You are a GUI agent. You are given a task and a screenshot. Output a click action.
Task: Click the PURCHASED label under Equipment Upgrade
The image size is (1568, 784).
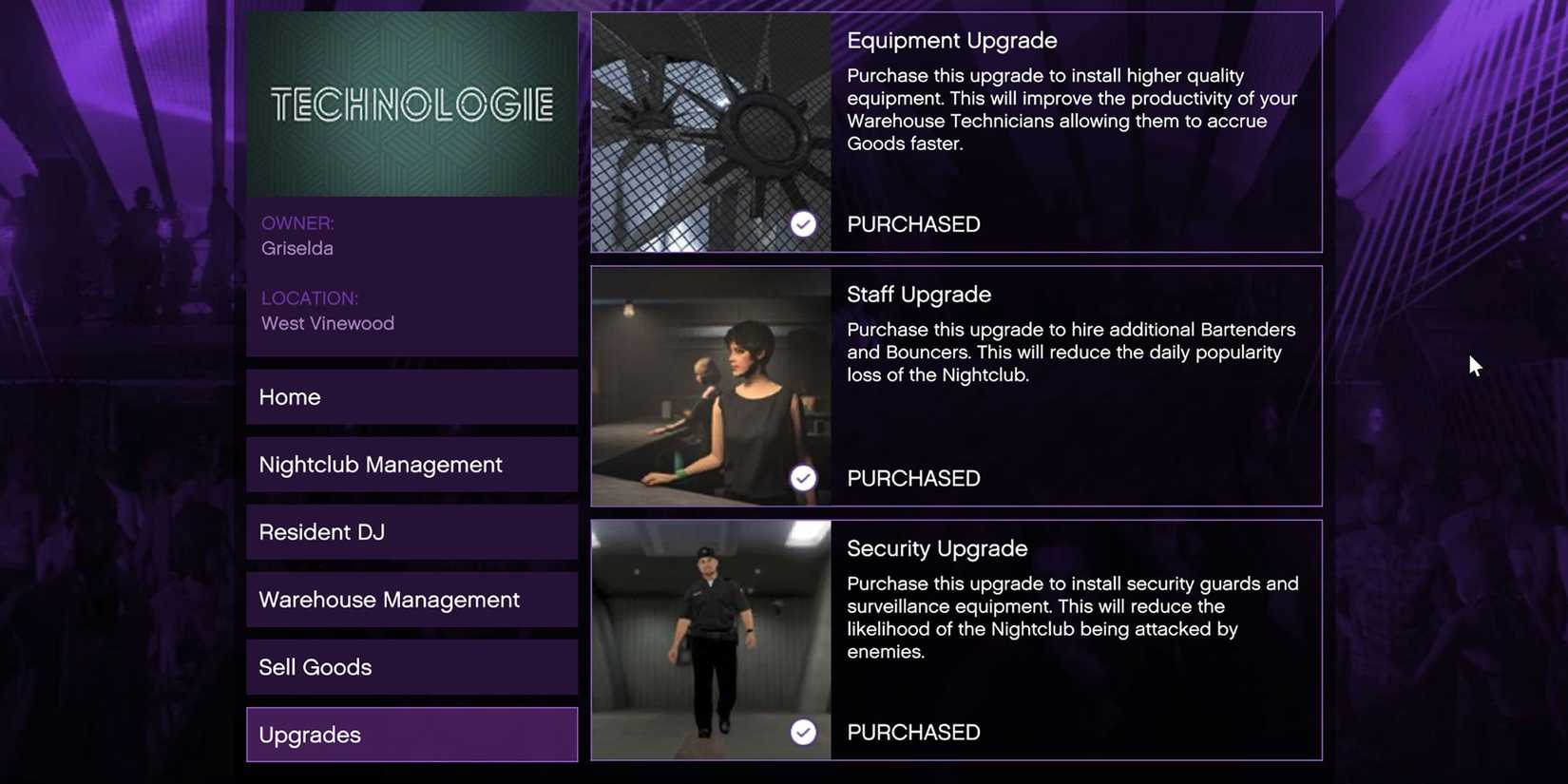(x=913, y=223)
